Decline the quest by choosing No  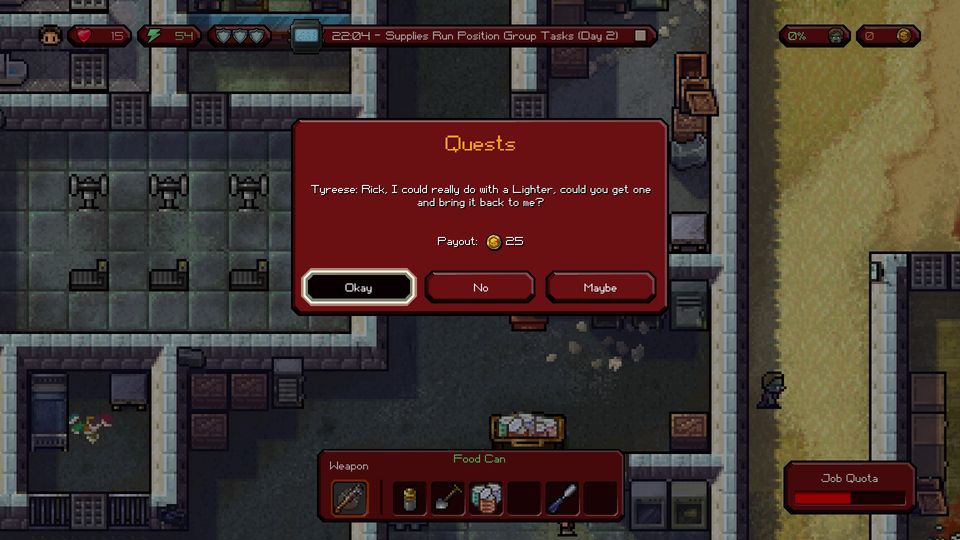480,287
